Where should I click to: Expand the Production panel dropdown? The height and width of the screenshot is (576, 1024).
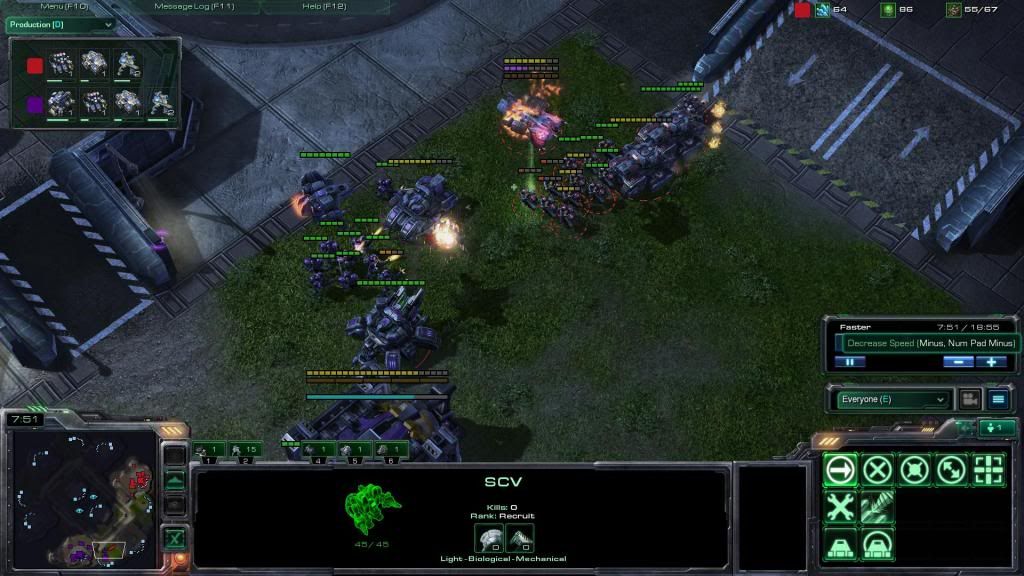point(61,24)
